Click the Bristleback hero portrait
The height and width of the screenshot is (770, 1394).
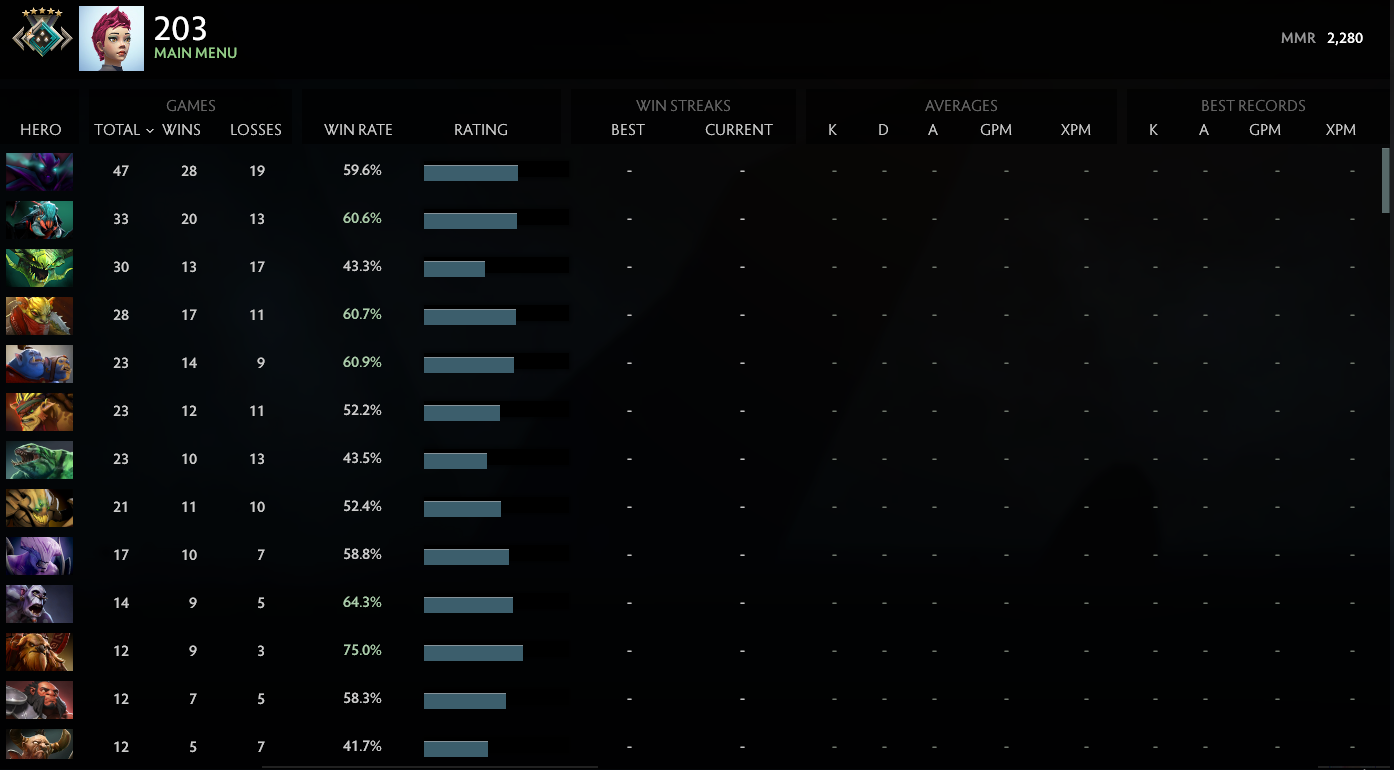coord(39,411)
